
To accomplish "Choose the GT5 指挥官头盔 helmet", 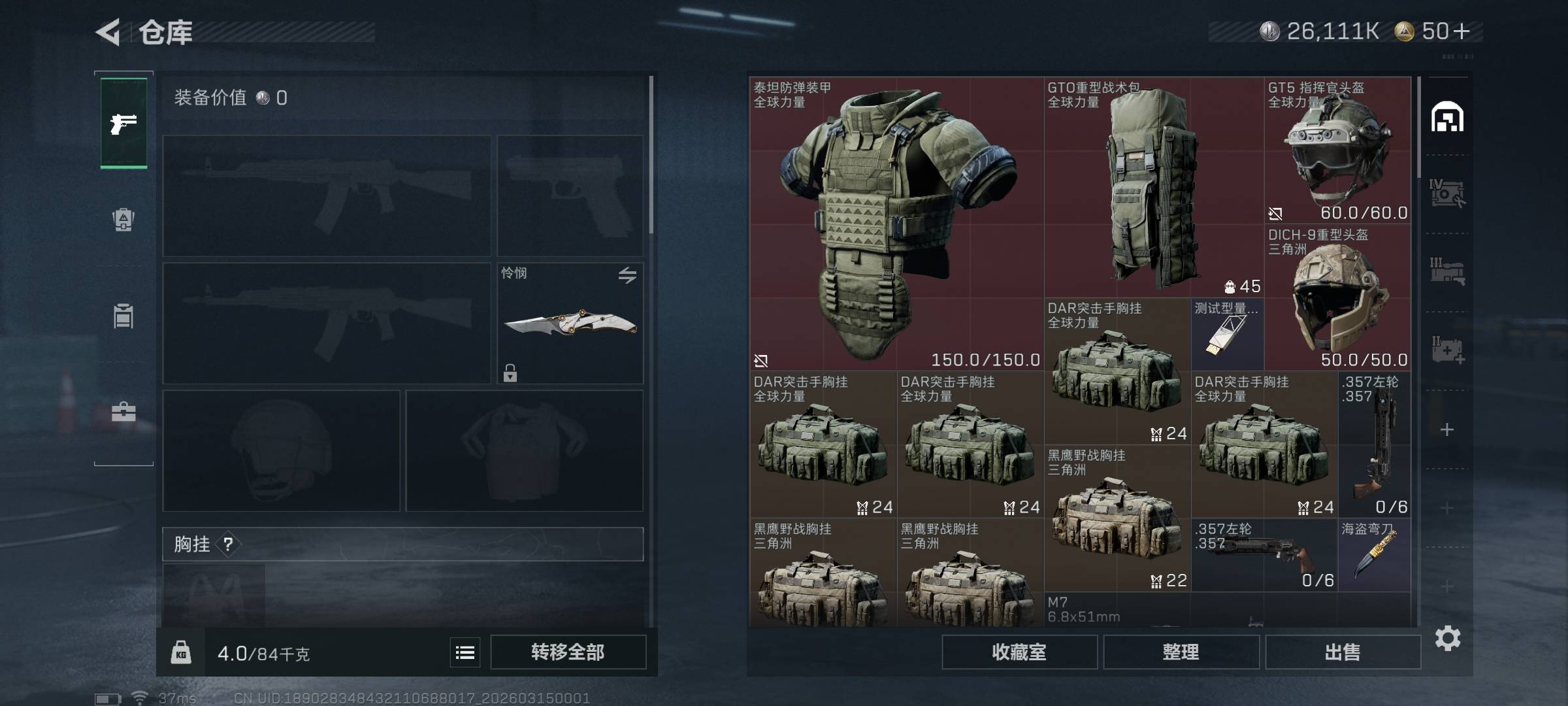I will click(1337, 150).
